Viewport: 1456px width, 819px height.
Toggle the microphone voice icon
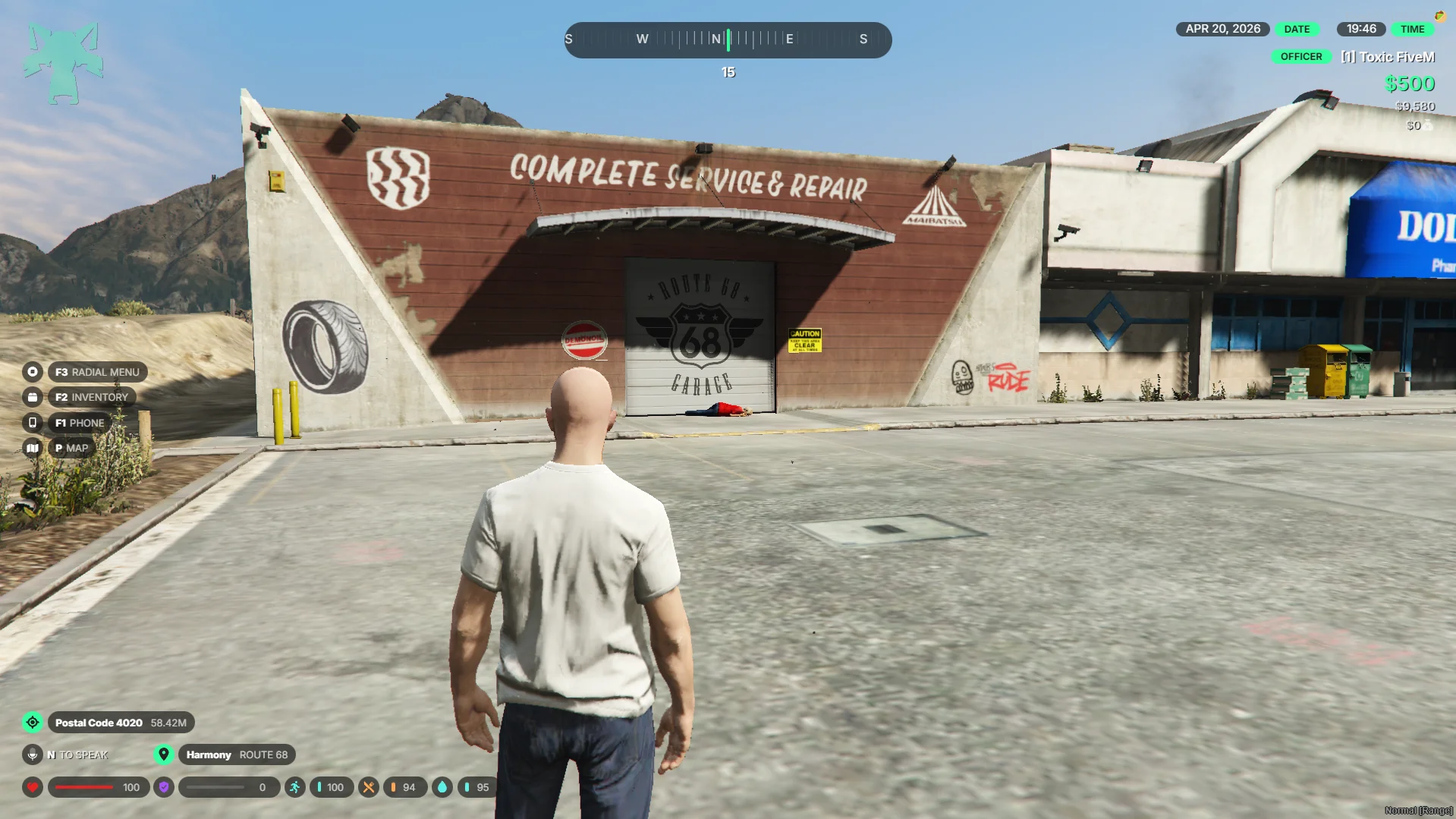tap(33, 754)
